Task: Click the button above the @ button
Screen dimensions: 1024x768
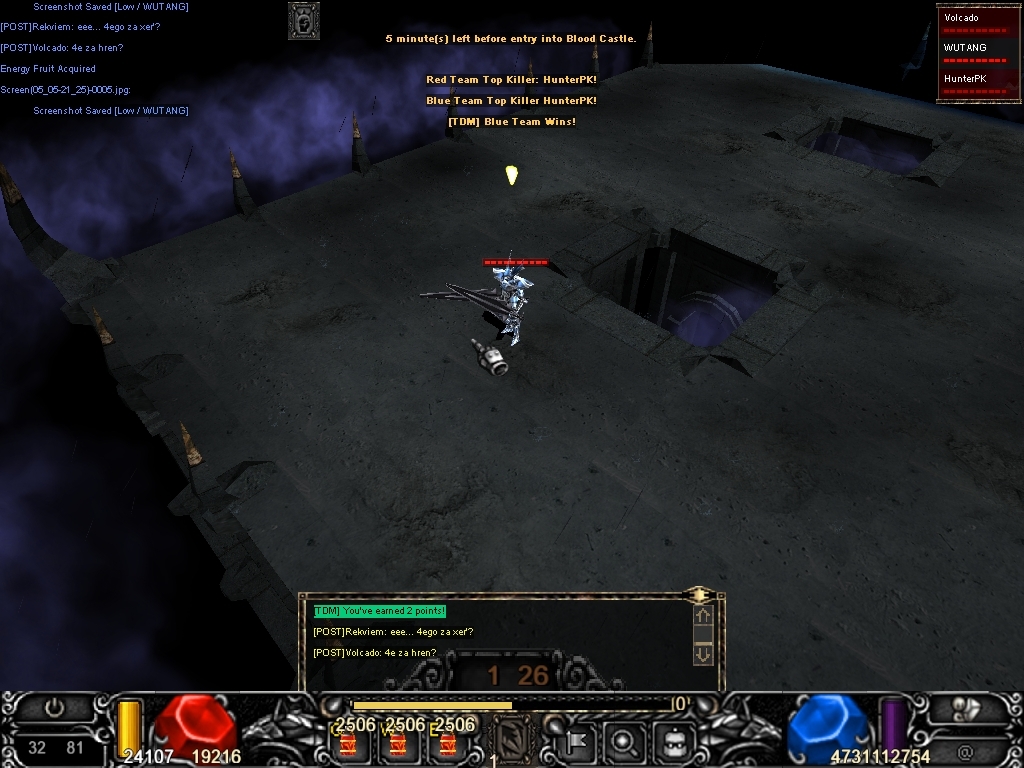Action: coord(966,709)
